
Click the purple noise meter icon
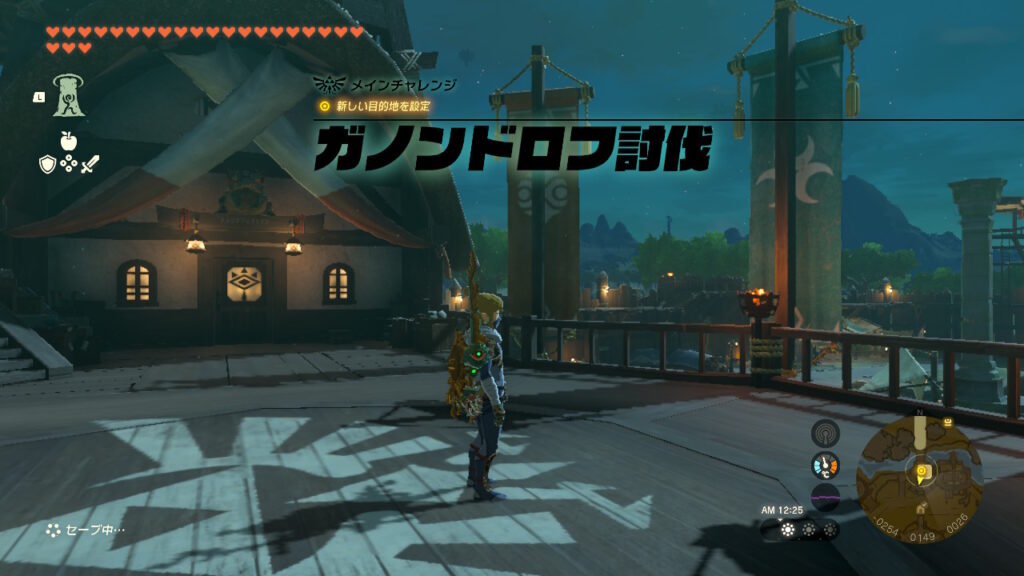[825, 495]
